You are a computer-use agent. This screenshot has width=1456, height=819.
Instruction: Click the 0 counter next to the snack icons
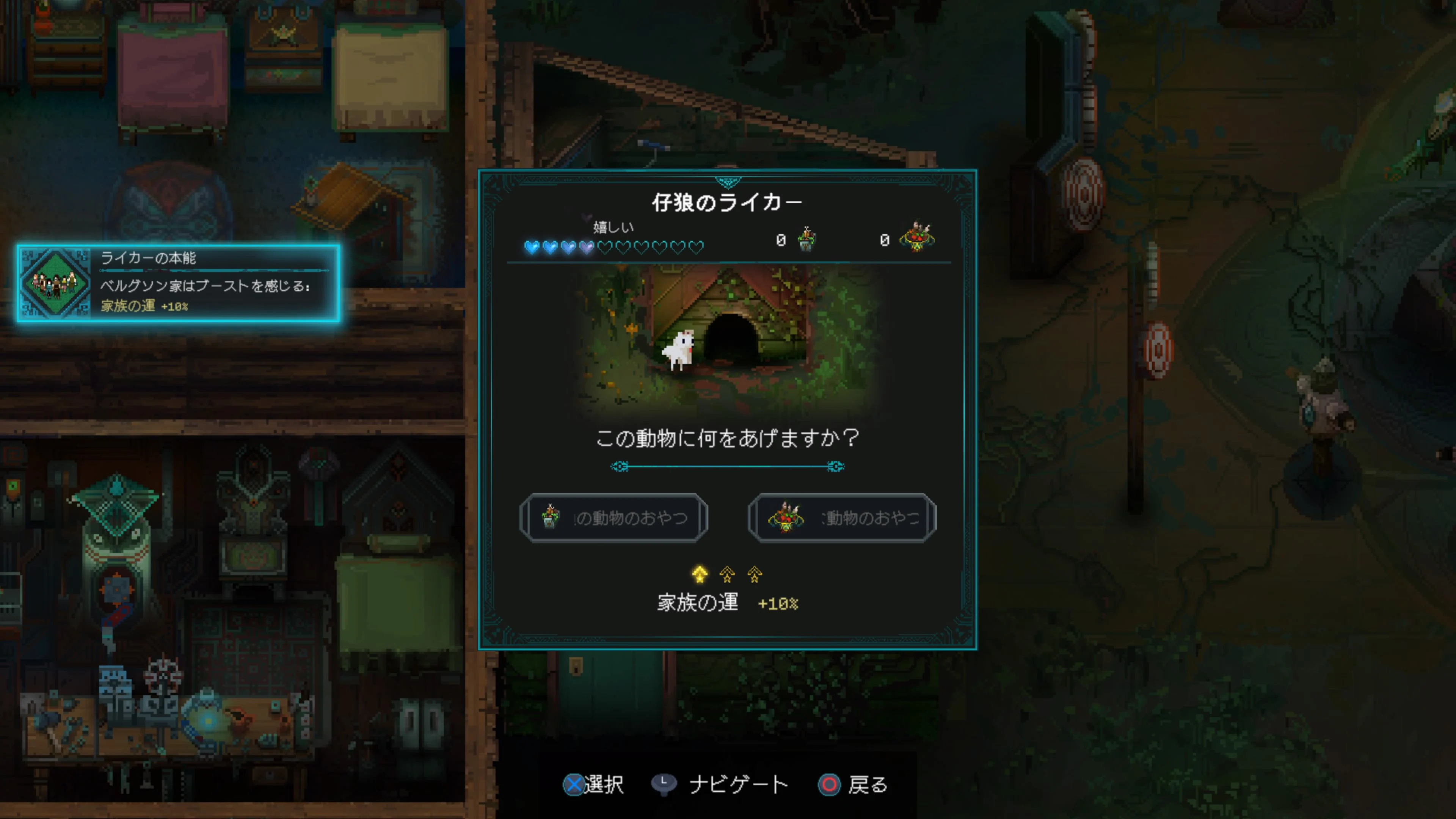coord(782,240)
